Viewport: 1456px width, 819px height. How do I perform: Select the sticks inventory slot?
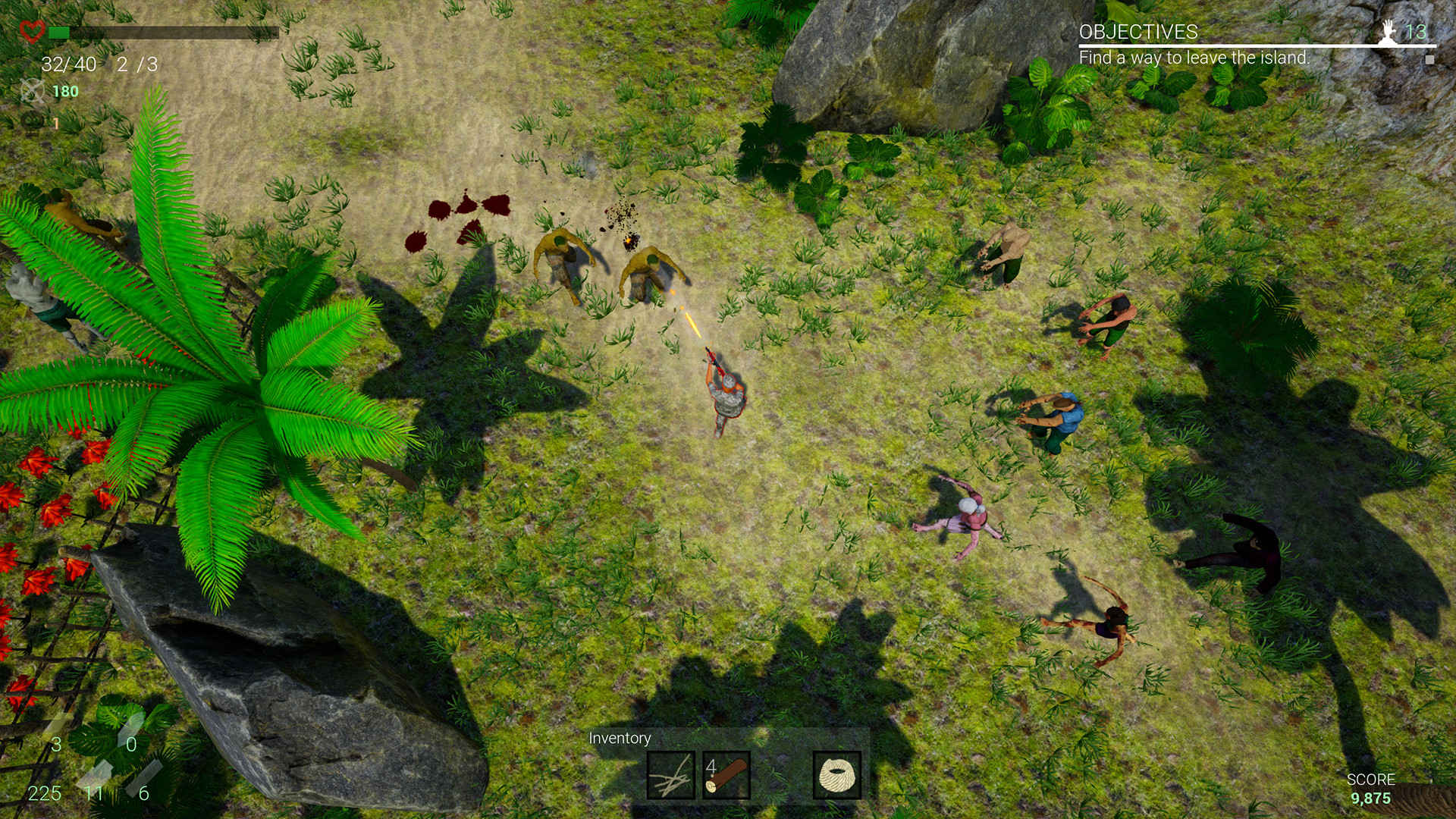click(670, 776)
